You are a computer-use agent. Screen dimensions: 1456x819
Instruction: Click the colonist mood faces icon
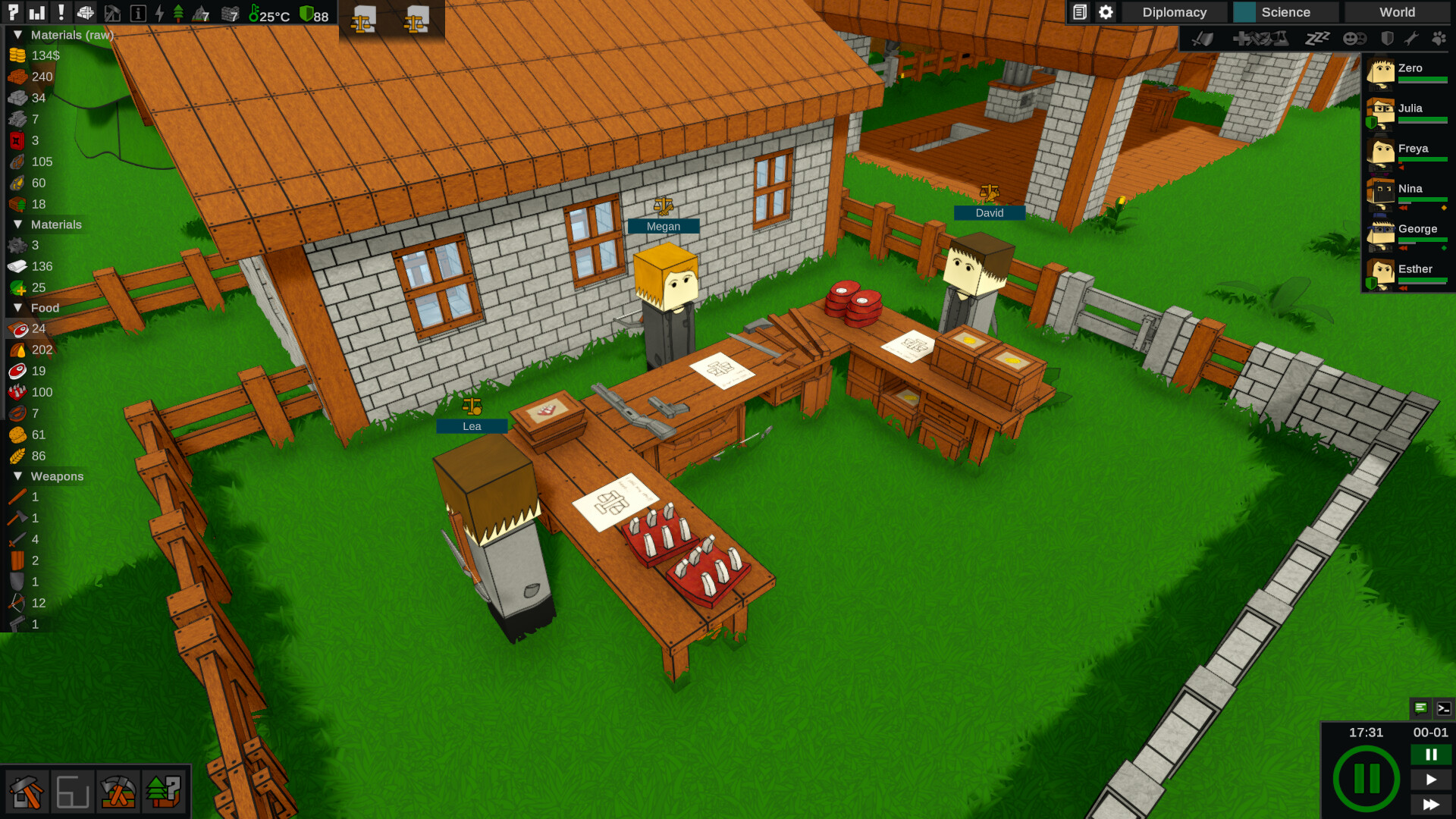tap(1357, 39)
